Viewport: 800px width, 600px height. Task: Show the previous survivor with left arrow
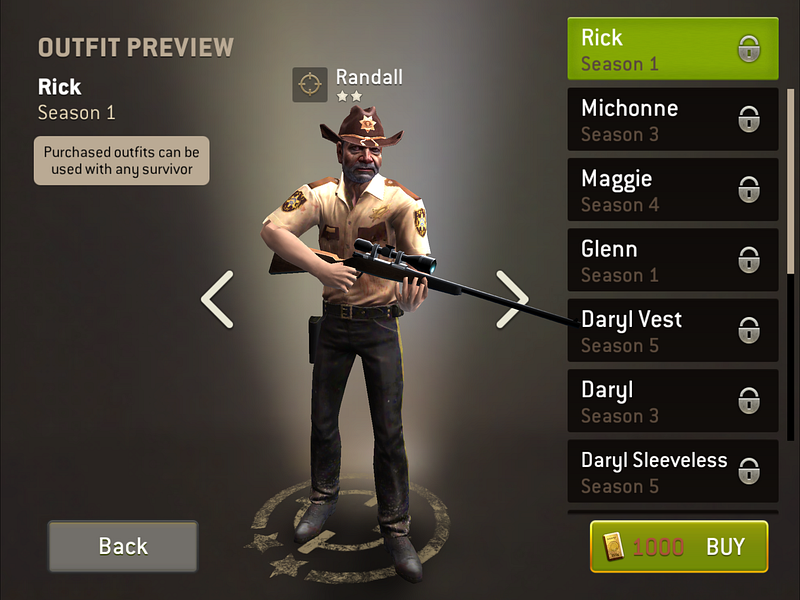click(217, 299)
